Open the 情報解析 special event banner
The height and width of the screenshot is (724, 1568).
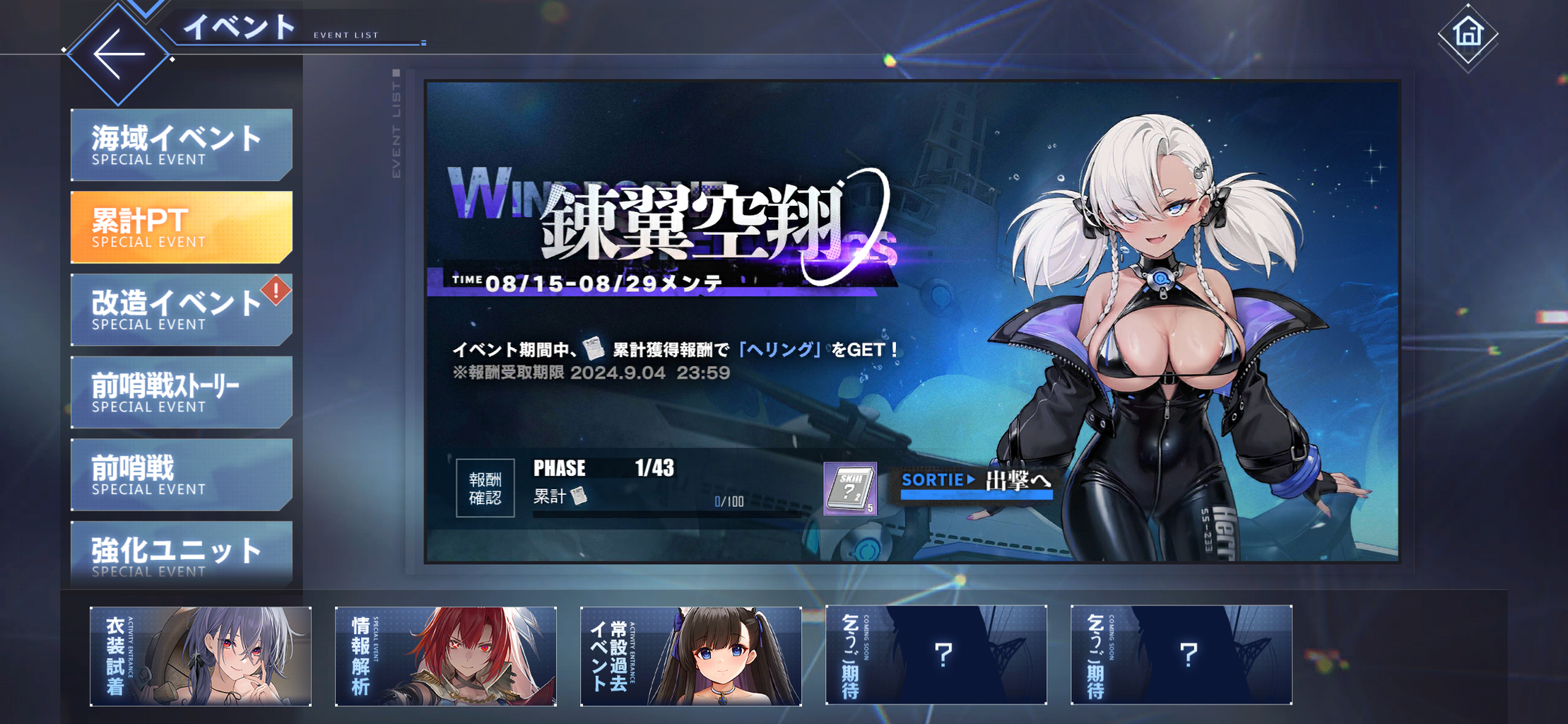click(444, 655)
